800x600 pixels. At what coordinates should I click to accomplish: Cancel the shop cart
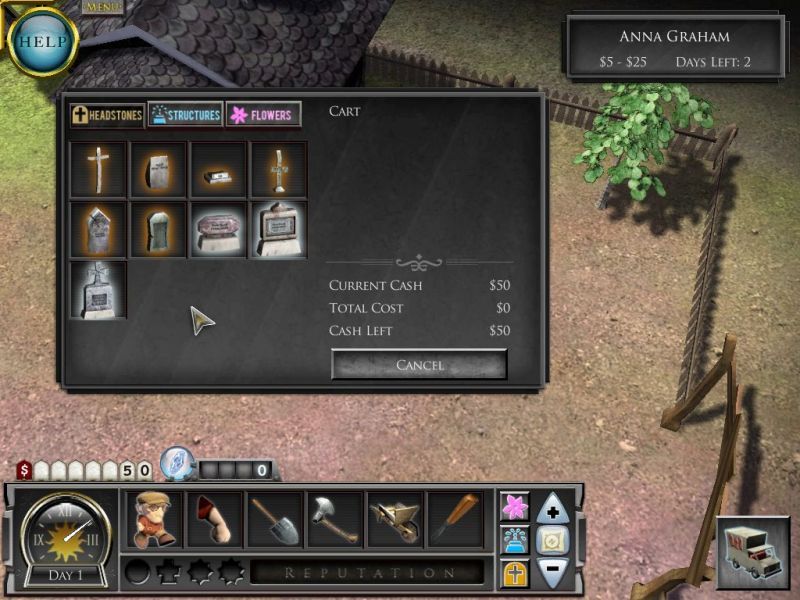tap(419, 365)
